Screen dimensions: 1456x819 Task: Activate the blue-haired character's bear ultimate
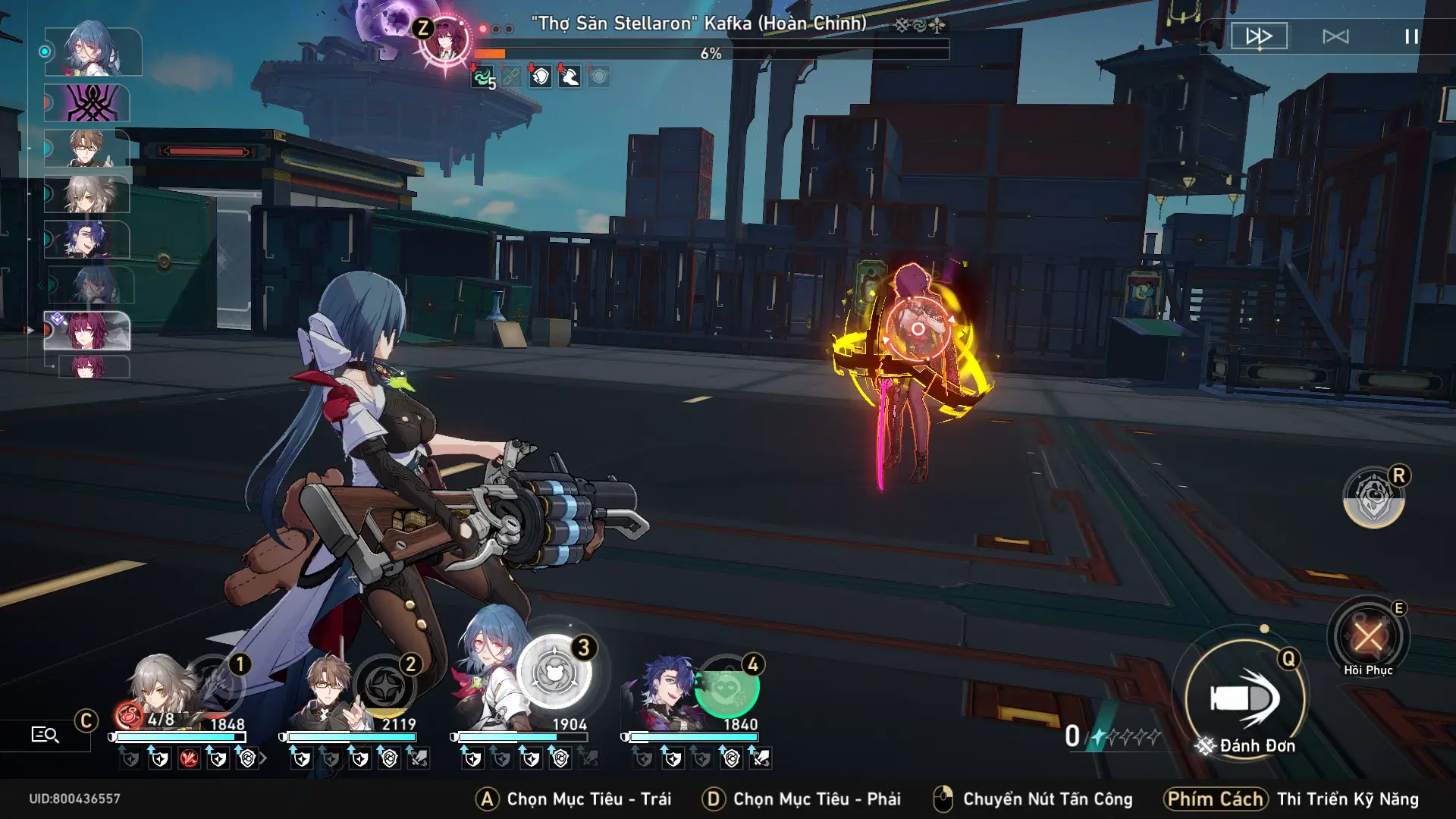(x=555, y=672)
